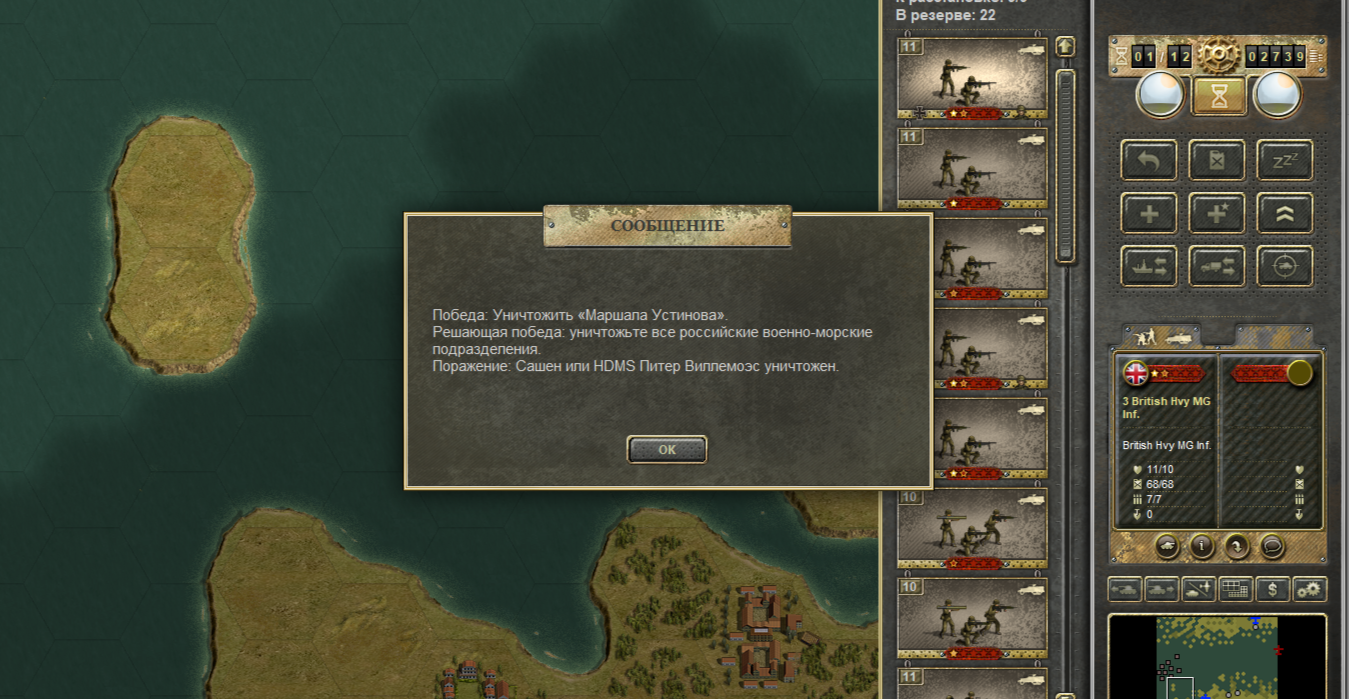Image resolution: width=1349 pixels, height=699 pixels.
Task: Upgrade the unit with the chevrons button
Action: 1284,213
